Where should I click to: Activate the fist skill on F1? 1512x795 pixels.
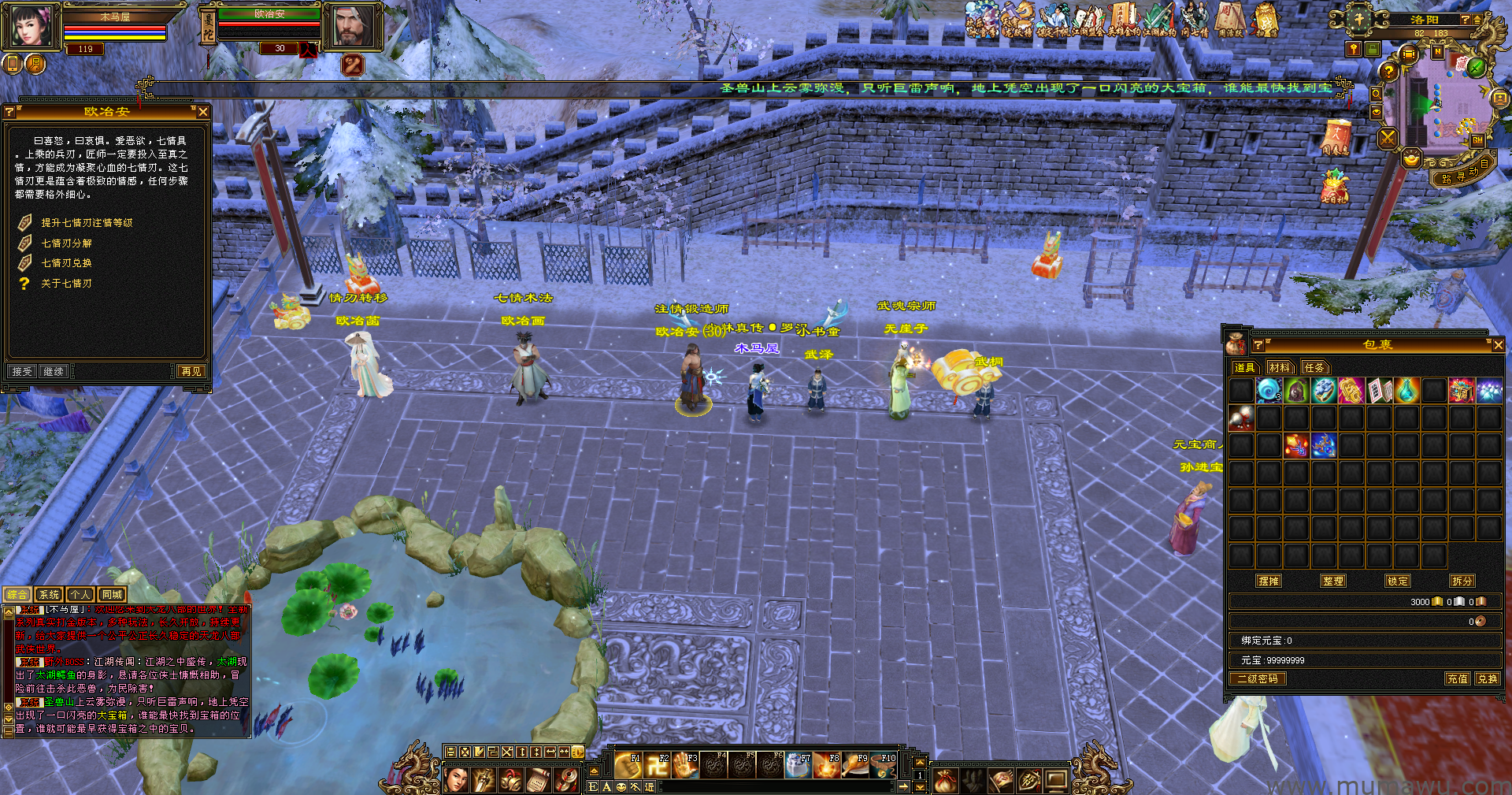point(628,765)
